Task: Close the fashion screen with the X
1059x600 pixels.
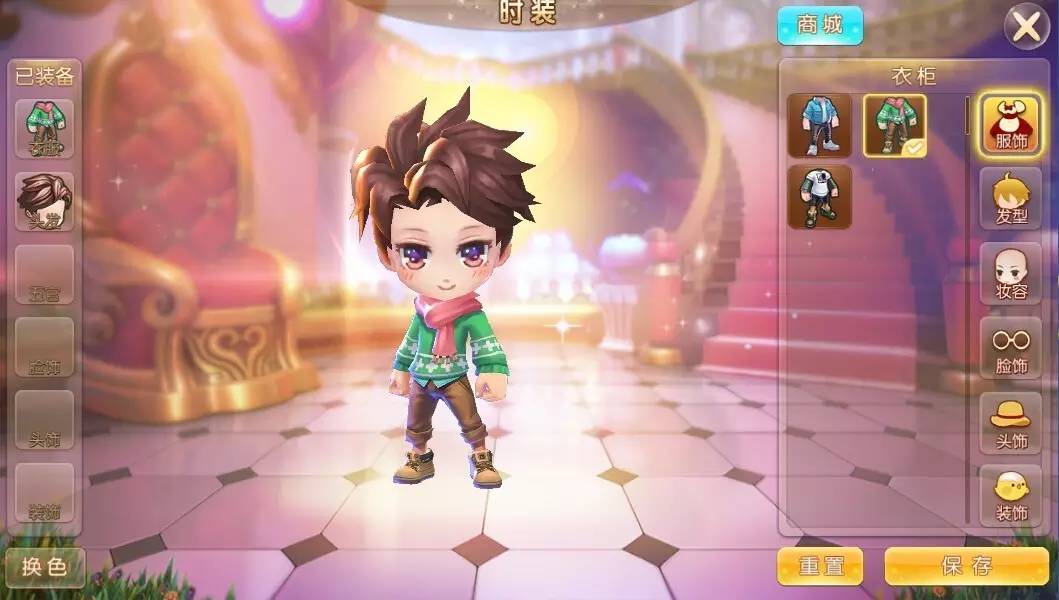Action: [1027, 27]
